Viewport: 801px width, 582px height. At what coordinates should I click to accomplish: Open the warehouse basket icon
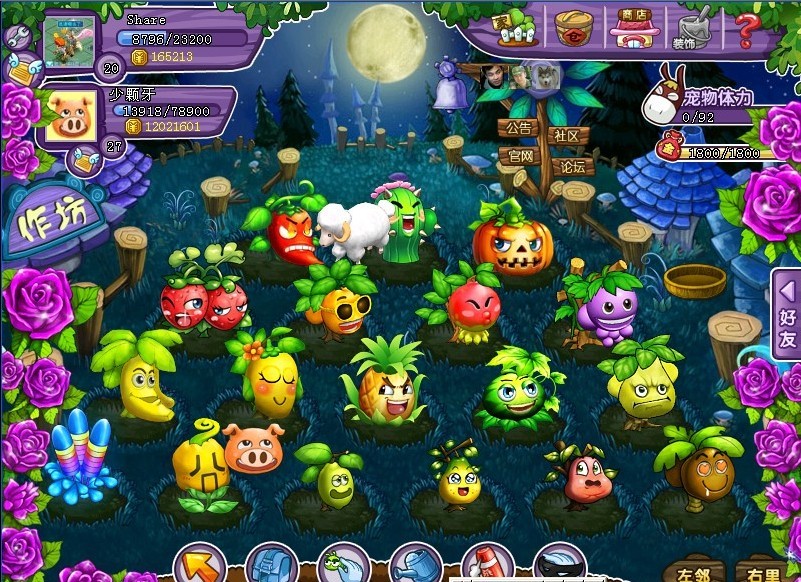(x=574, y=28)
